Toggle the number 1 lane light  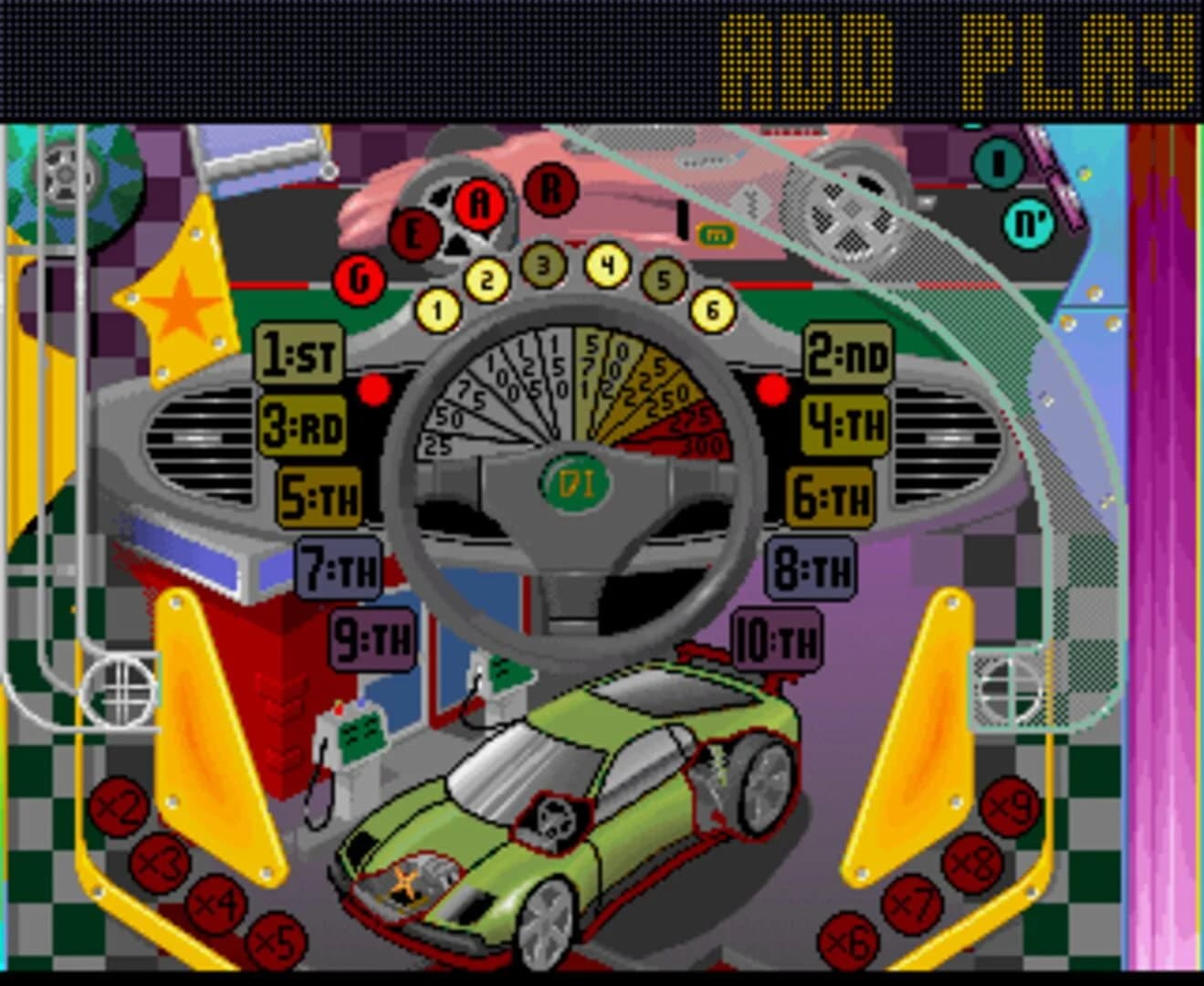coord(436,310)
